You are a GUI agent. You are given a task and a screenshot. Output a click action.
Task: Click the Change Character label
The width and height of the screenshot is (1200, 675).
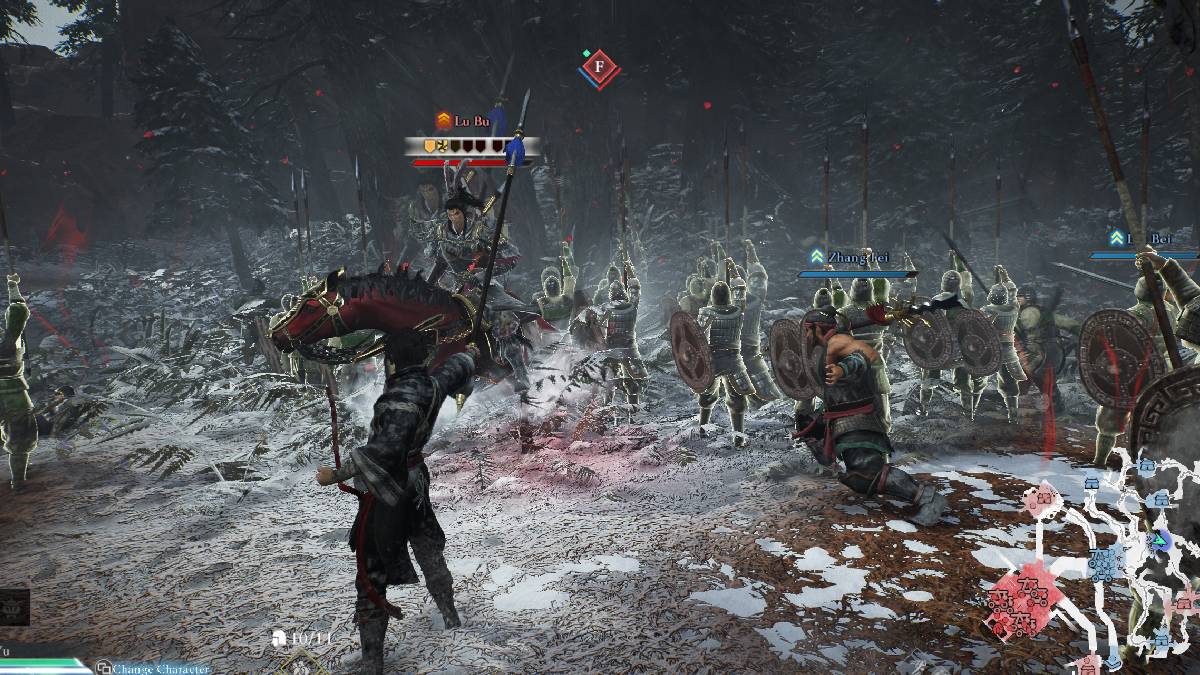click(160, 668)
